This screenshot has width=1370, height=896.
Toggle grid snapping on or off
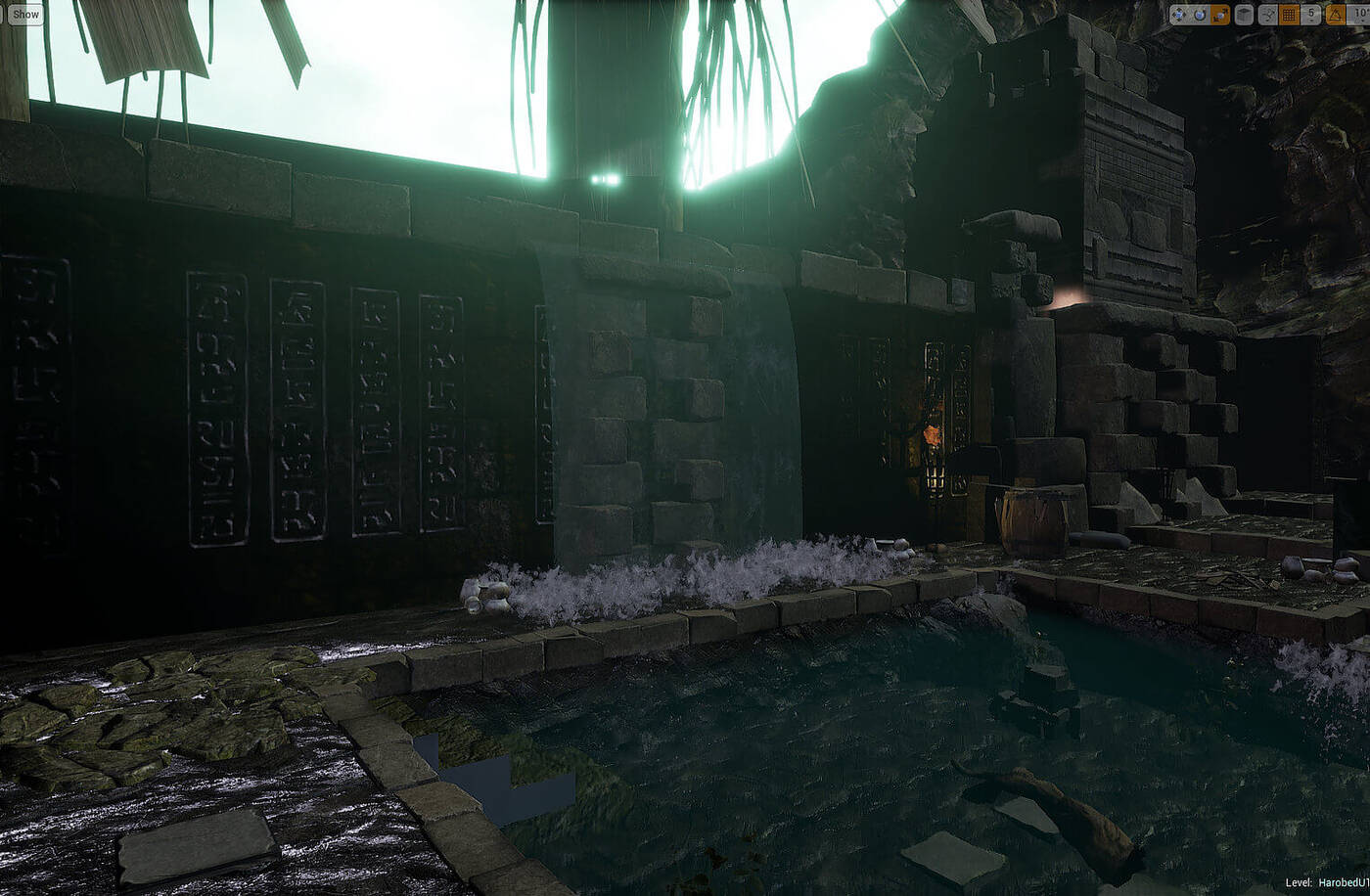point(1287,14)
